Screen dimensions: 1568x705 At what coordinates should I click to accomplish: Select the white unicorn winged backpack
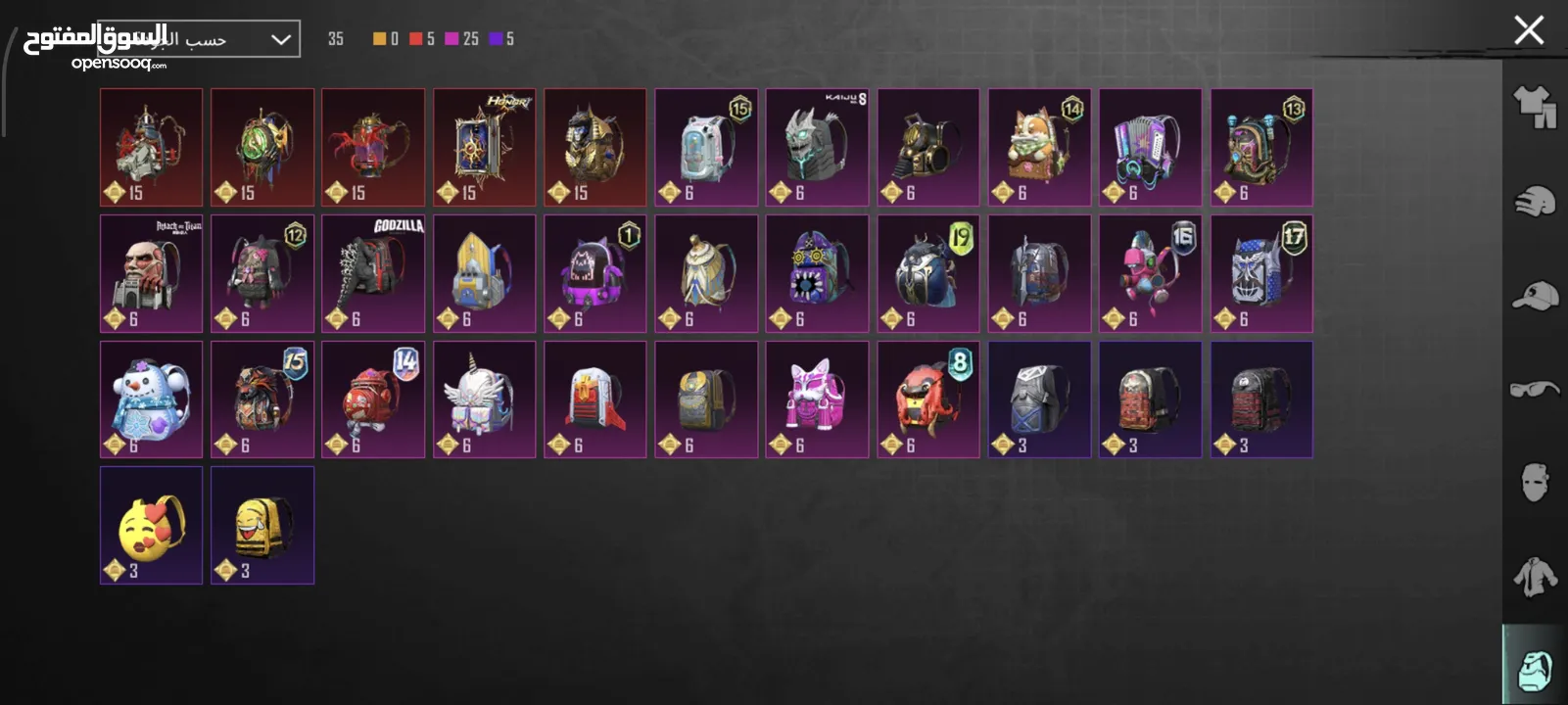pyautogui.click(x=484, y=399)
